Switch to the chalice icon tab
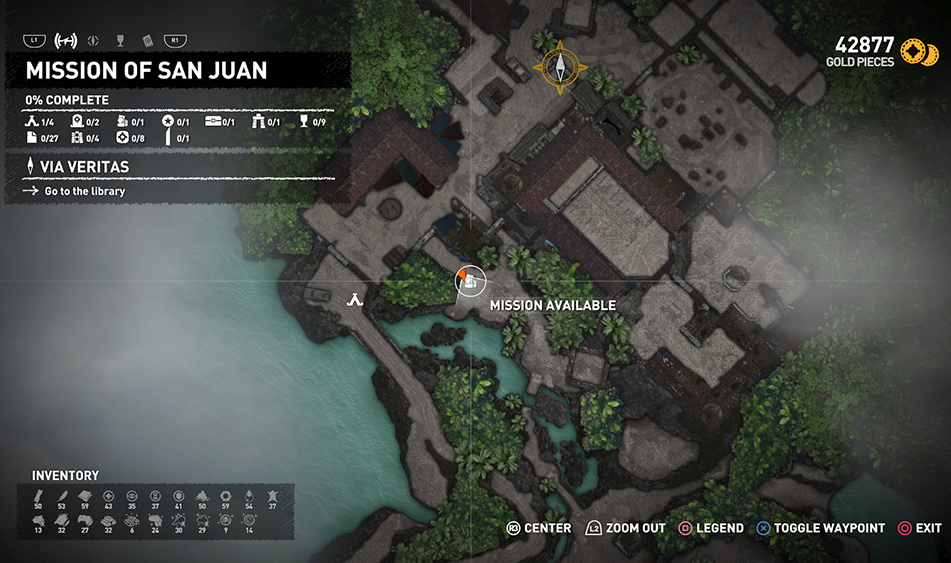This screenshot has width=951, height=563. pyautogui.click(x=120, y=41)
